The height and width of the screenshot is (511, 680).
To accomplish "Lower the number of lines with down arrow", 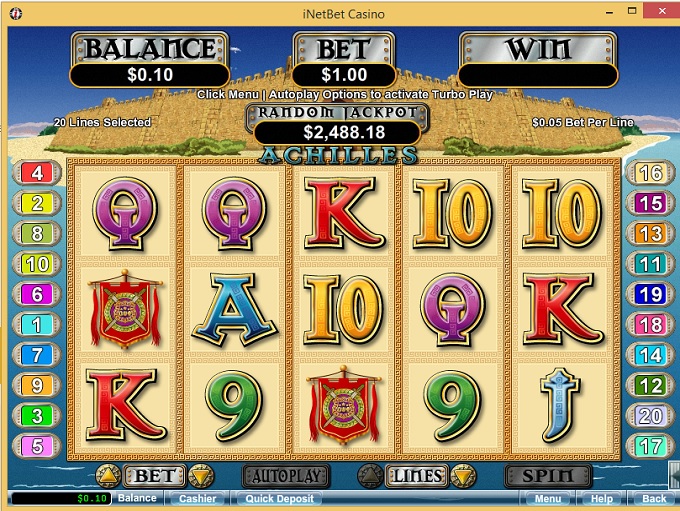I will (461, 475).
